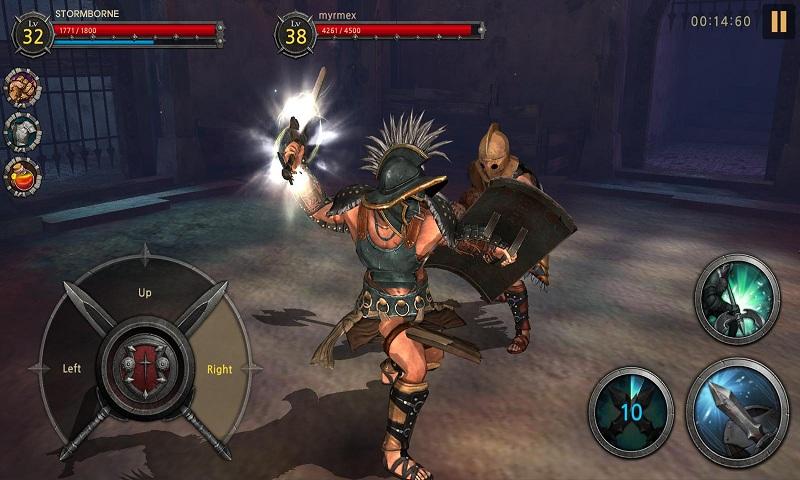Image resolution: width=800 pixels, height=480 pixels.
Task: Tap the Left attack direction
Action: click(x=71, y=368)
